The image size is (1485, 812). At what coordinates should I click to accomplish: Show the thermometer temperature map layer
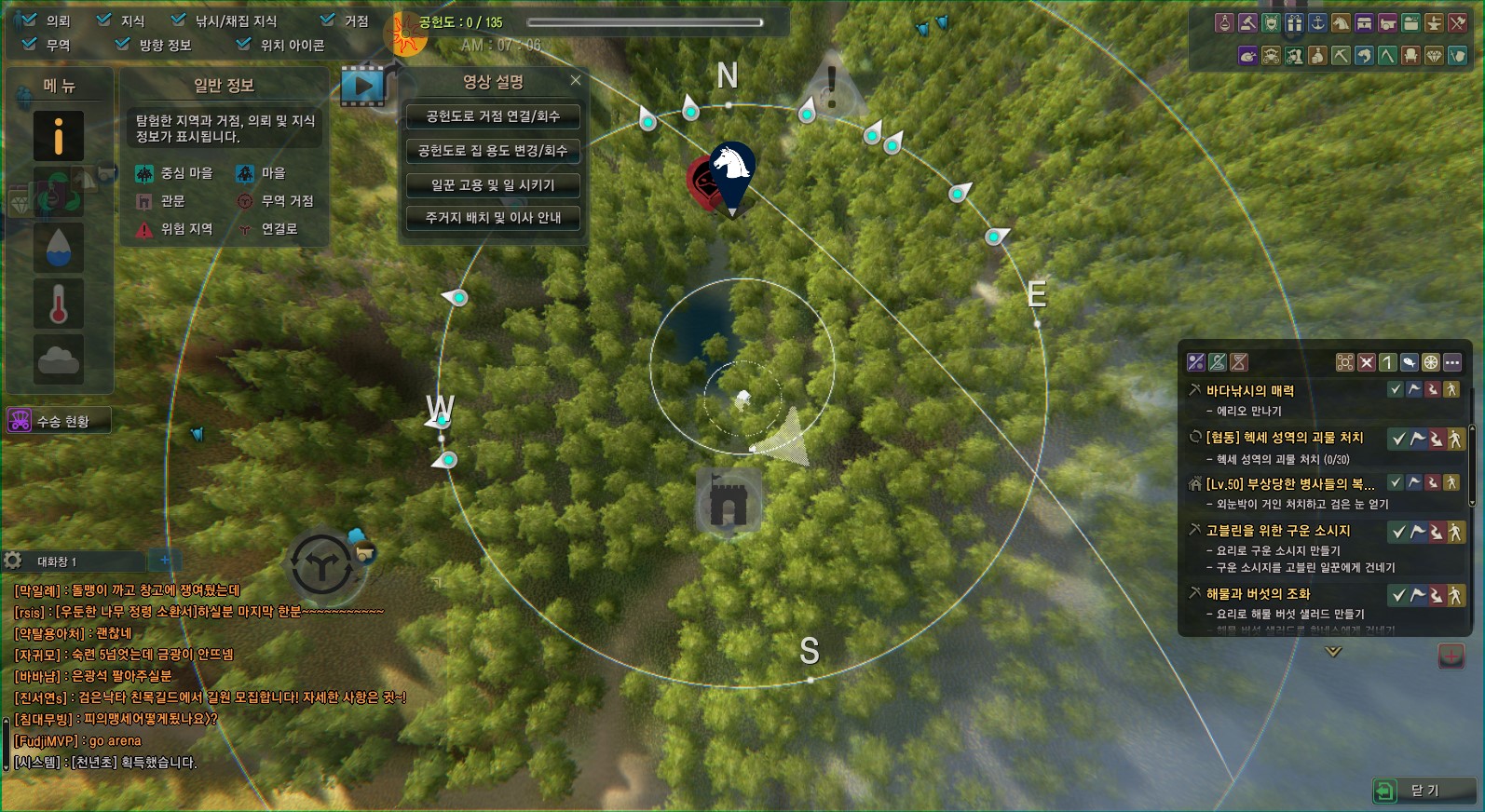(59, 304)
